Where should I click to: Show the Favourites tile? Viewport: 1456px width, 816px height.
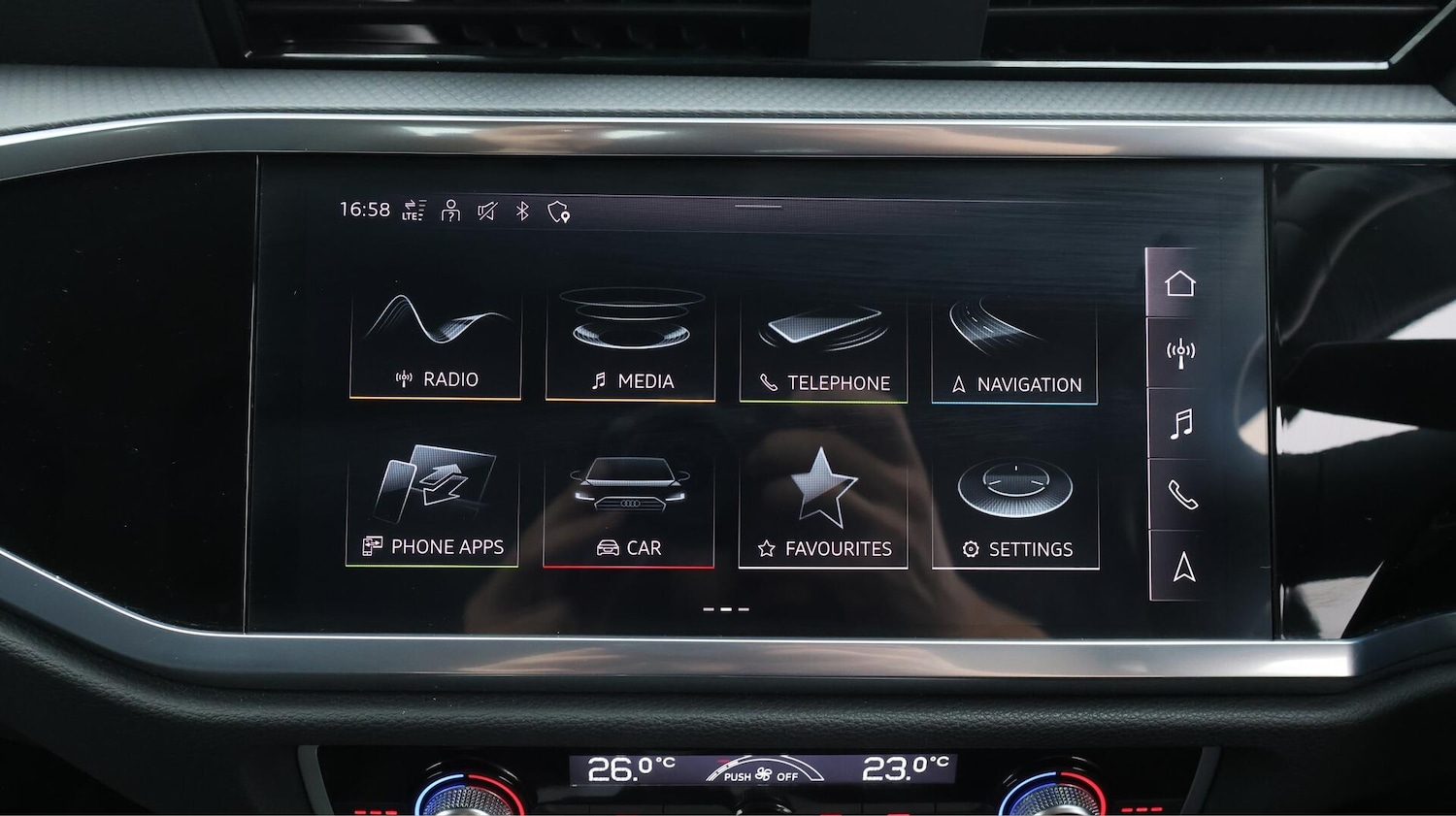point(823,511)
